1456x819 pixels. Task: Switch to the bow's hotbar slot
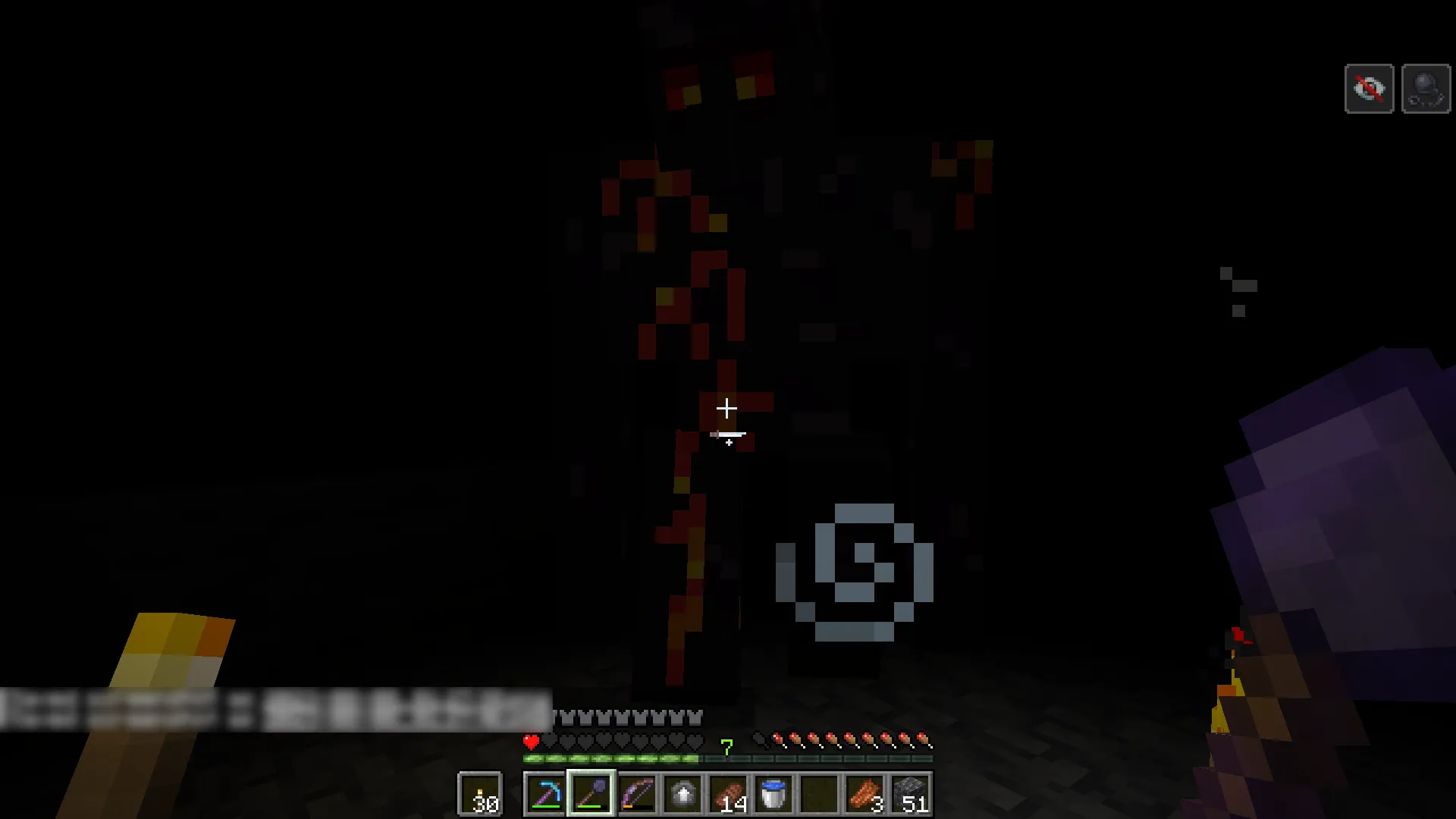click(637, 792)
